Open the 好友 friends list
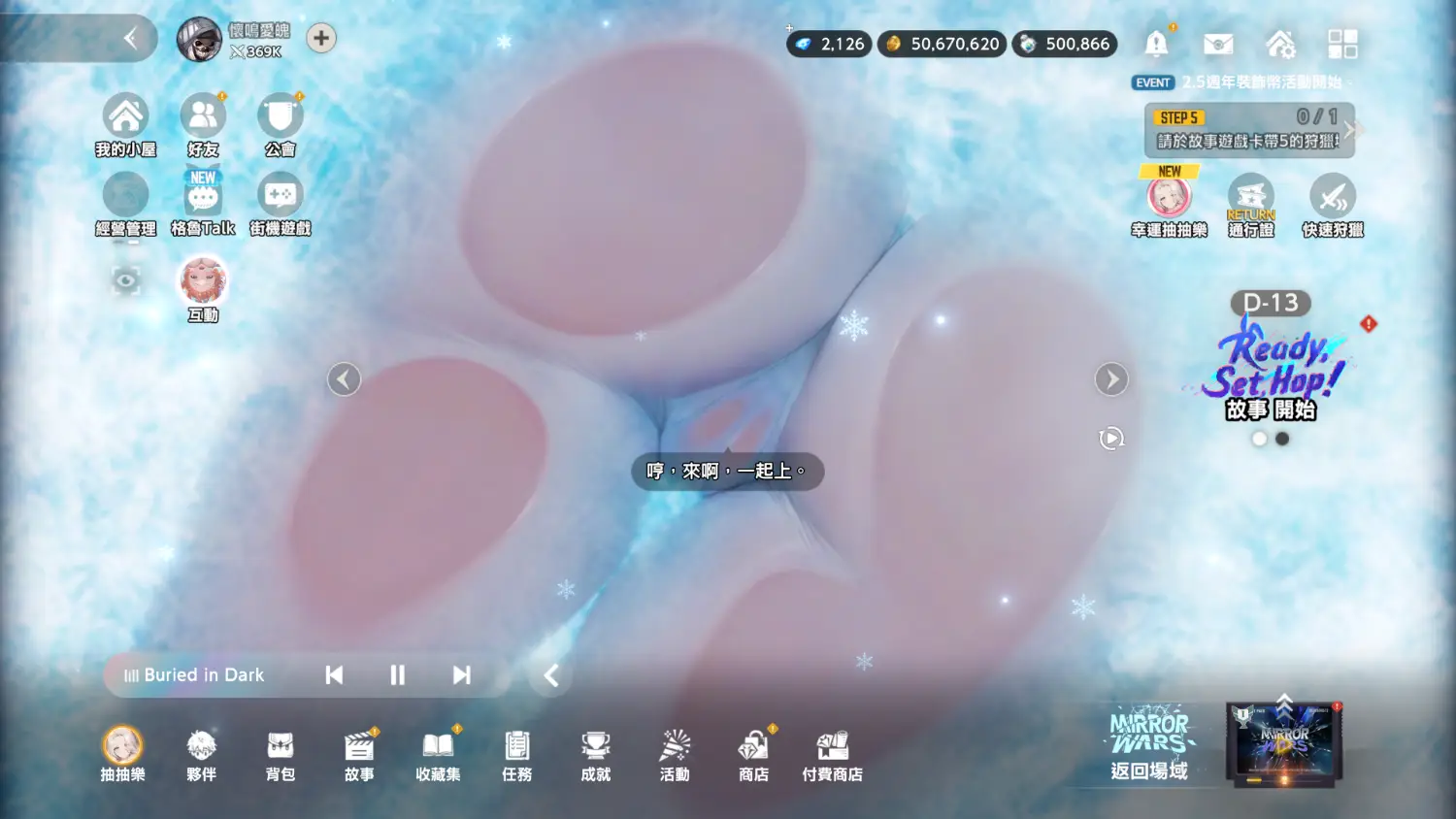This screenshot has width=1456, height=819. (203, 118)
